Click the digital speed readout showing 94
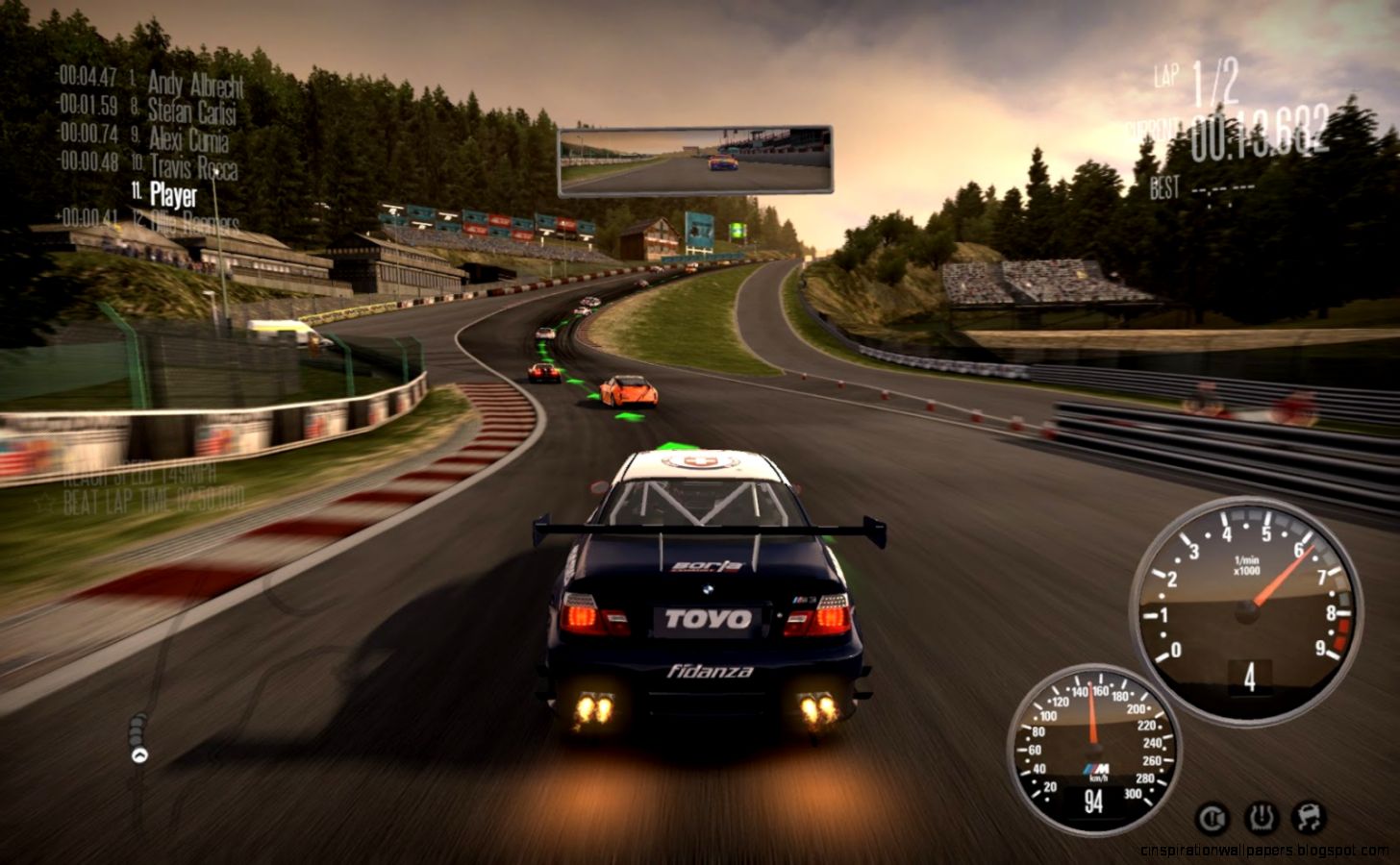The width and height of the screenshot is (1400, 865). point(1095,800)
